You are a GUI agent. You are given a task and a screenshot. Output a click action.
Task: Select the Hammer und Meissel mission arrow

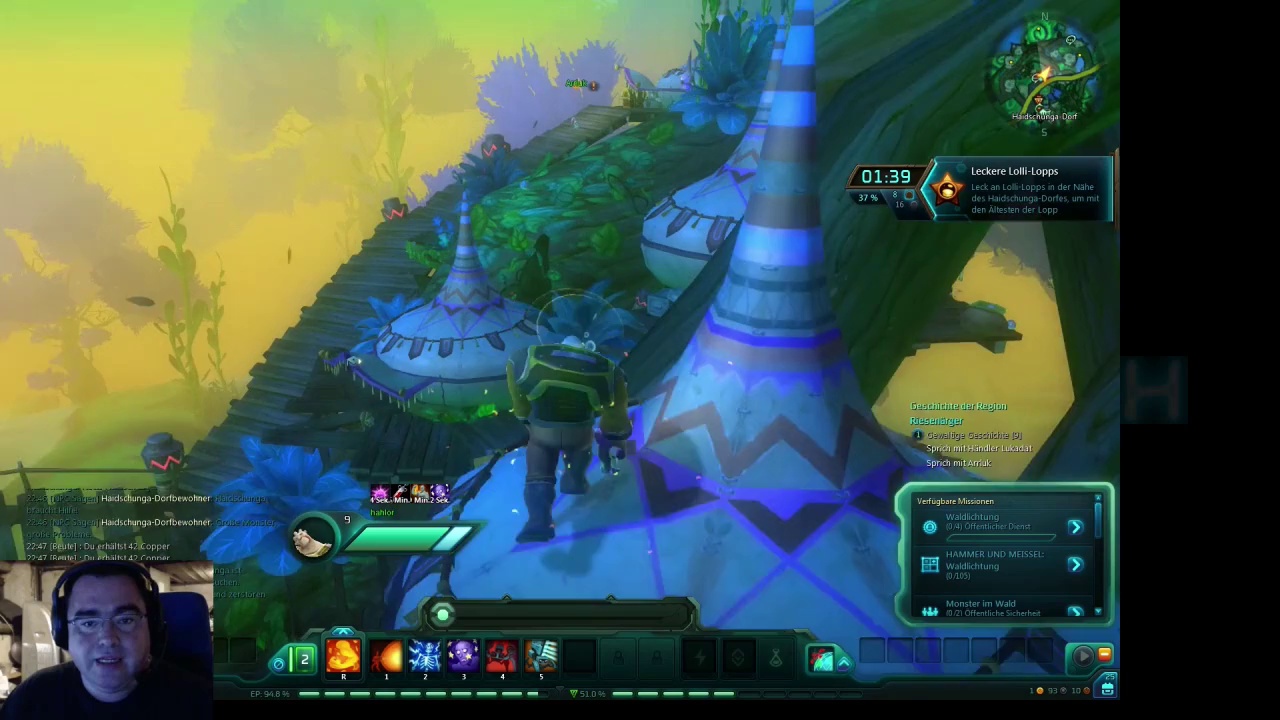pos(1075,565)
